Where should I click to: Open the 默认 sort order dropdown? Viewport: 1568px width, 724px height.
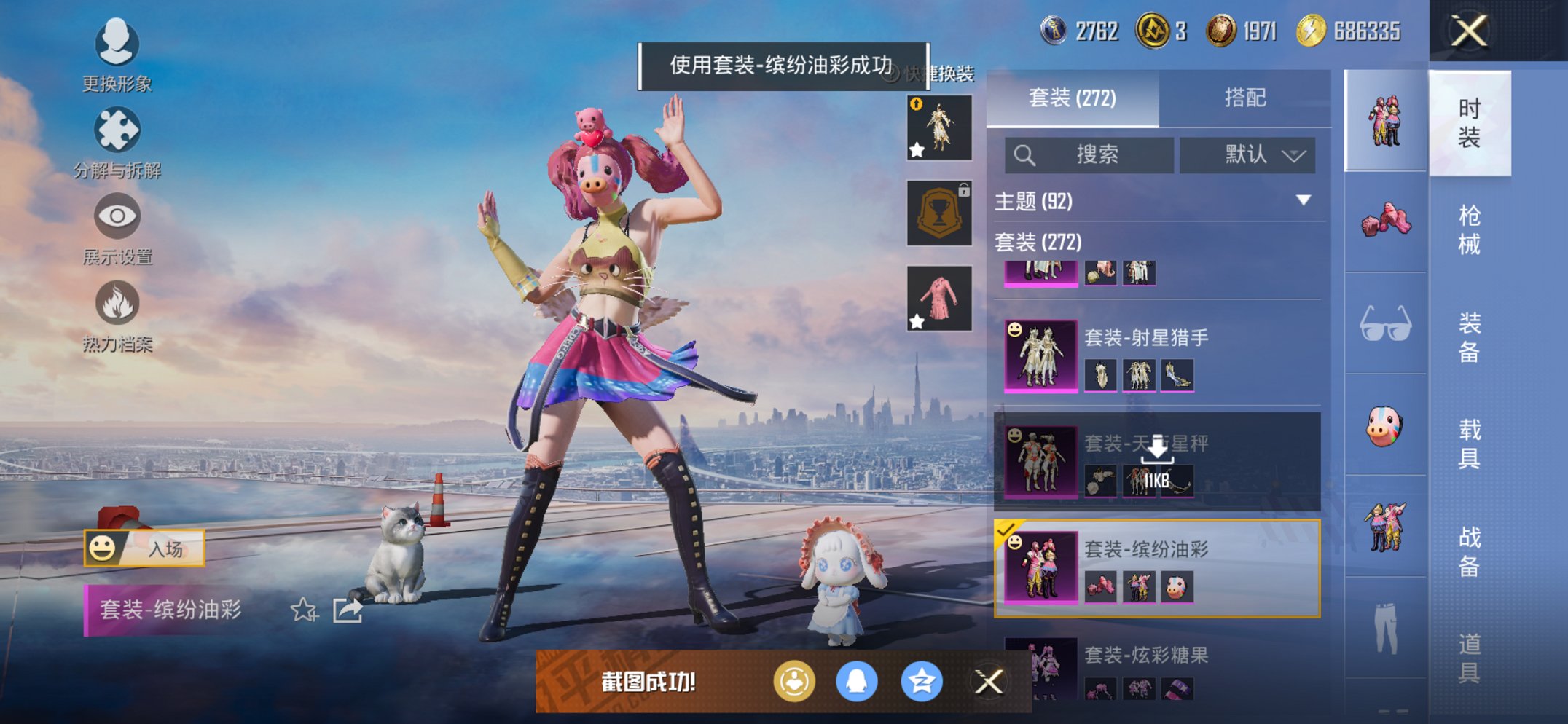click(x=1247, y=155)
